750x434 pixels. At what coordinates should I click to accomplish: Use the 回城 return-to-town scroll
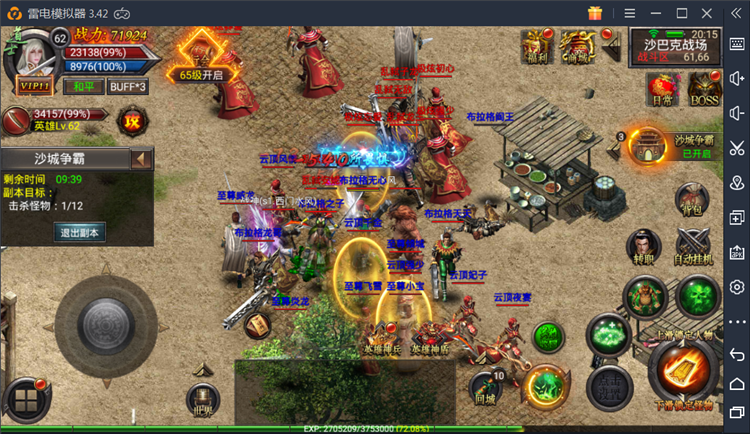coord(486,387)
